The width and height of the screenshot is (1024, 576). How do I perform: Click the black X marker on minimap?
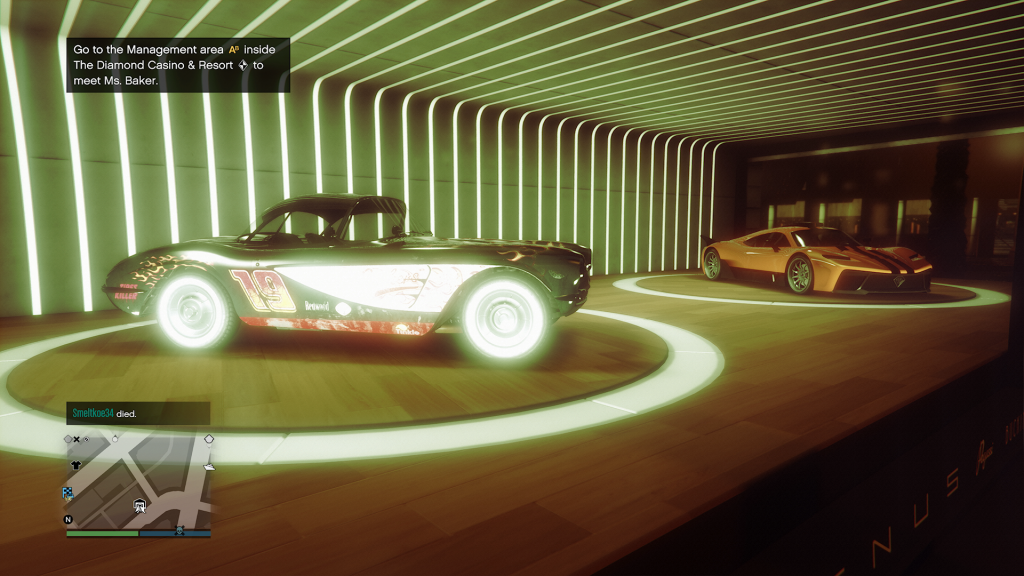(76, 439)
